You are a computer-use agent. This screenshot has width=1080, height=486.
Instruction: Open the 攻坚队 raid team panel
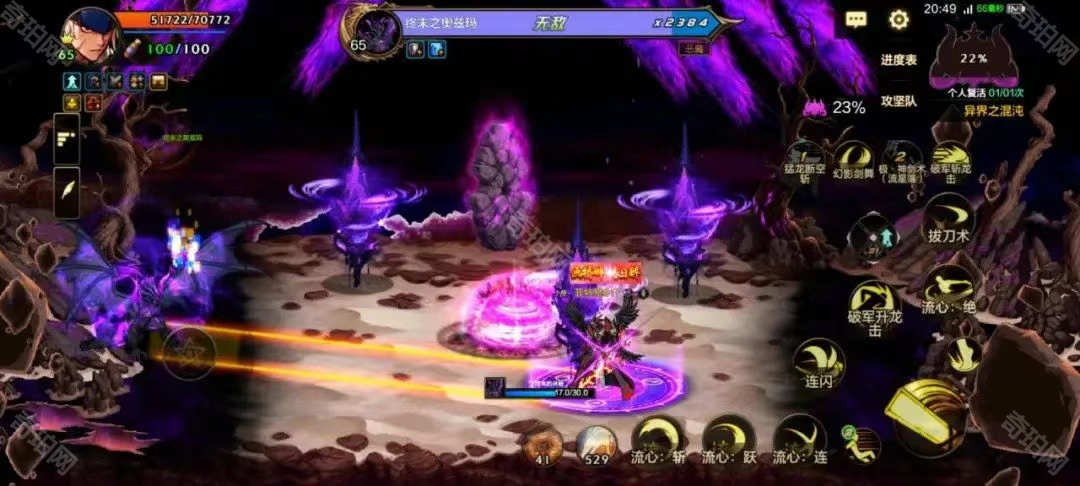pyautogui.click(x=898, y=101)
